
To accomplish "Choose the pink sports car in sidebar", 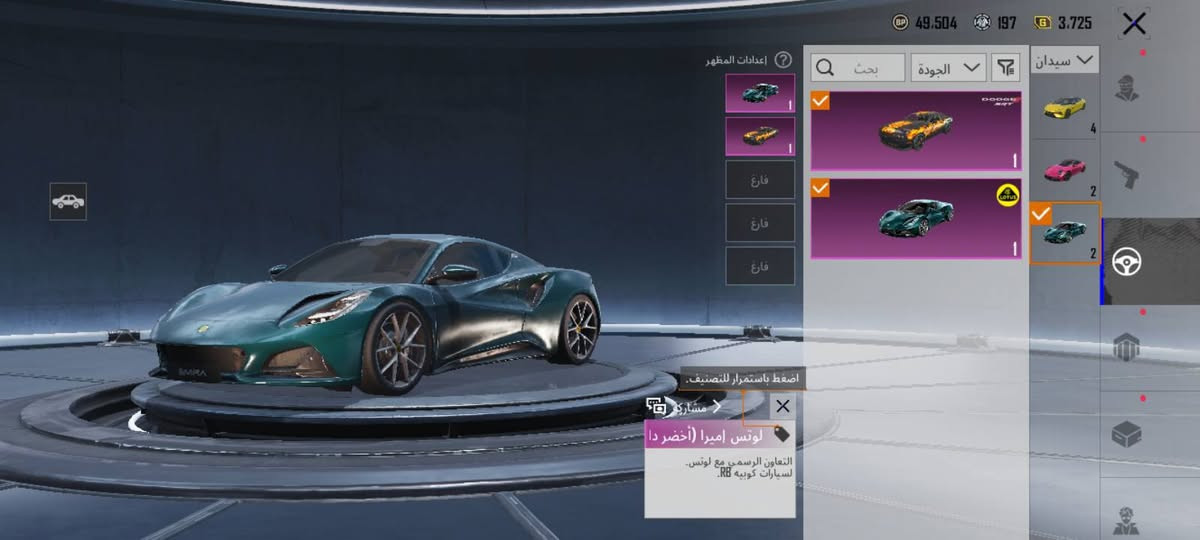I will pyautogui.click(x=1065, y=169).
